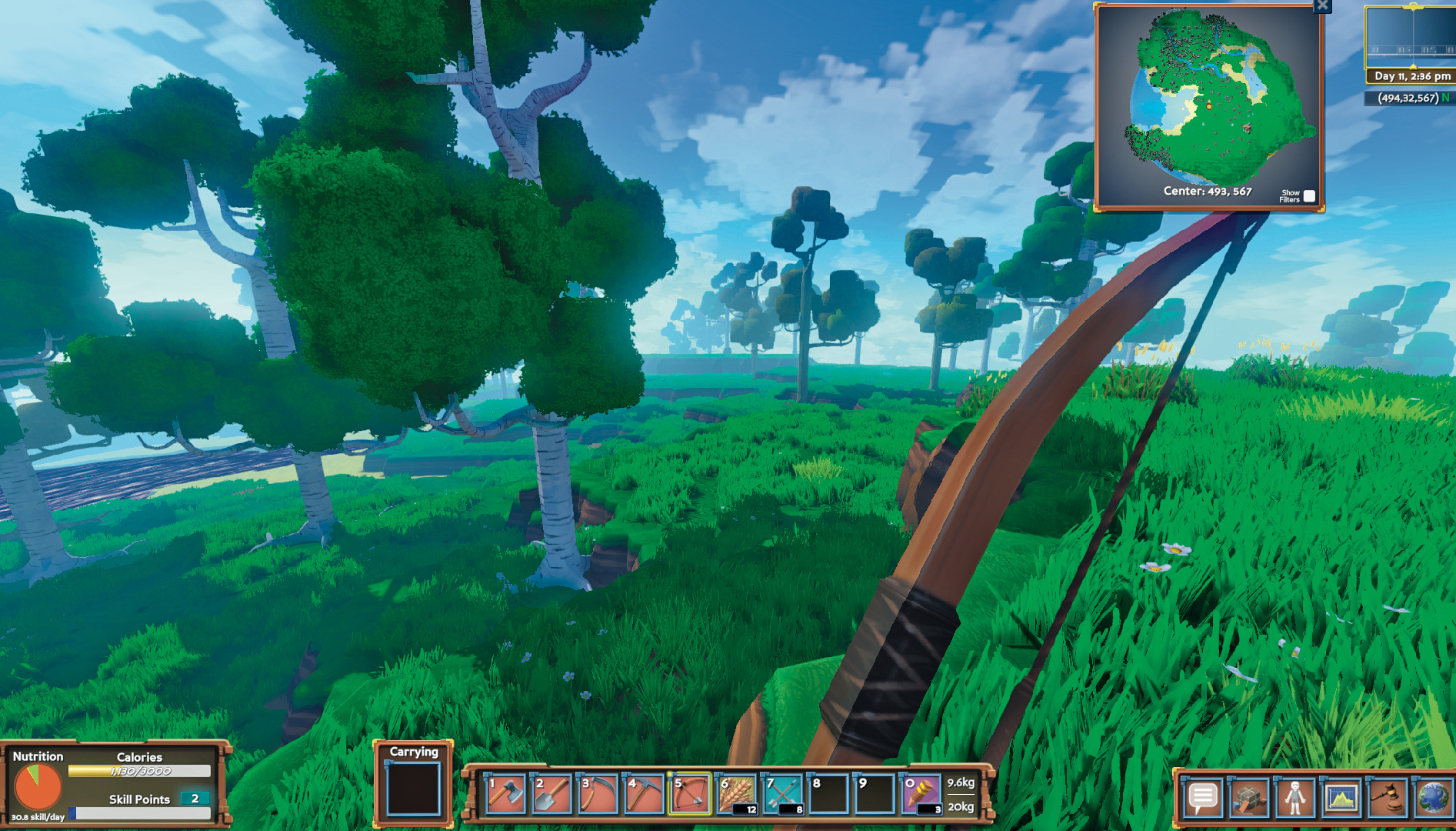Image resolution: width=1456 pixels, height=831 pixels.
Task: Click the Skill Points counter
Action: tap(195, 799)
